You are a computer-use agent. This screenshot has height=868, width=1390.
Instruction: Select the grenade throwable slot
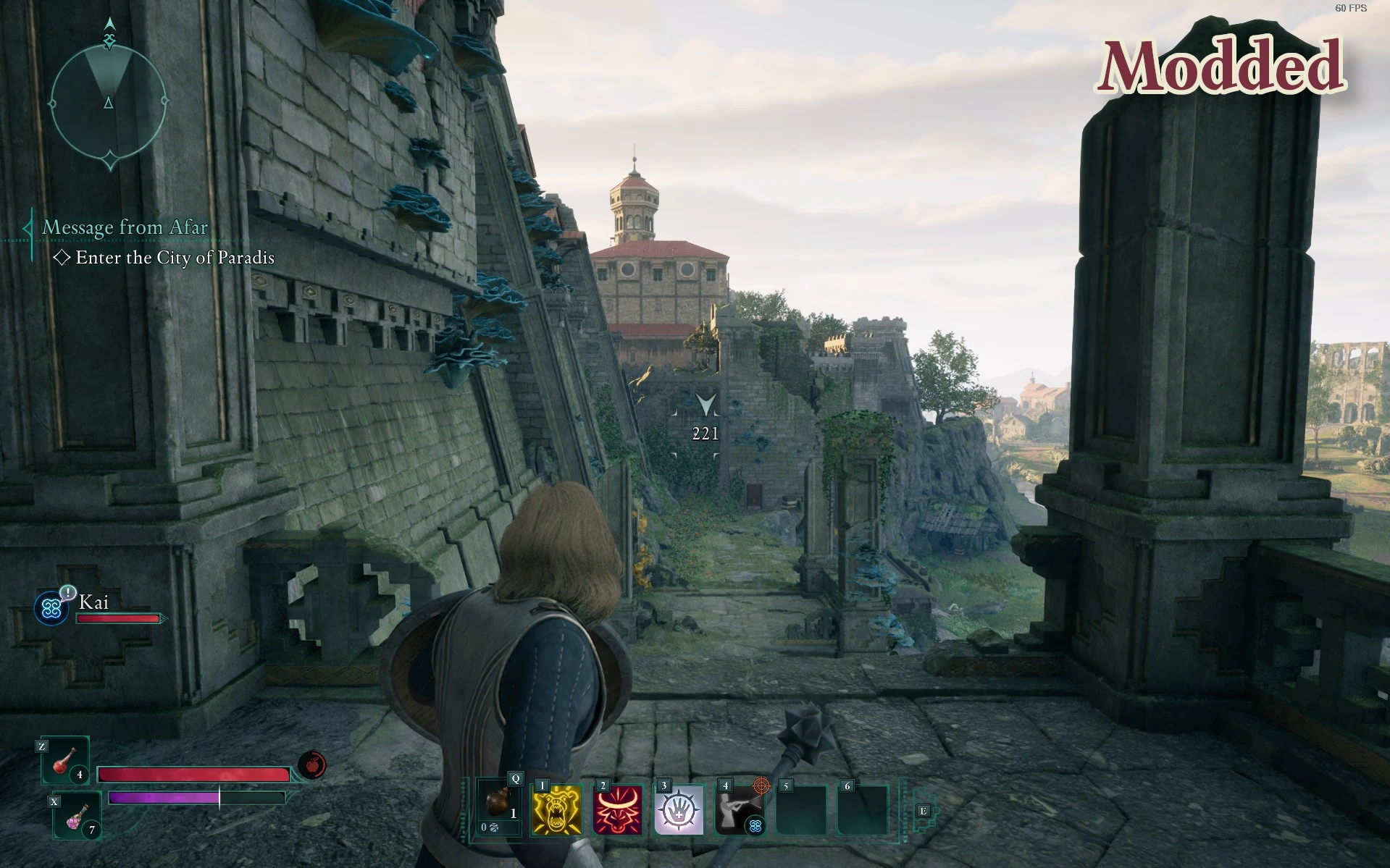(498, 809)
